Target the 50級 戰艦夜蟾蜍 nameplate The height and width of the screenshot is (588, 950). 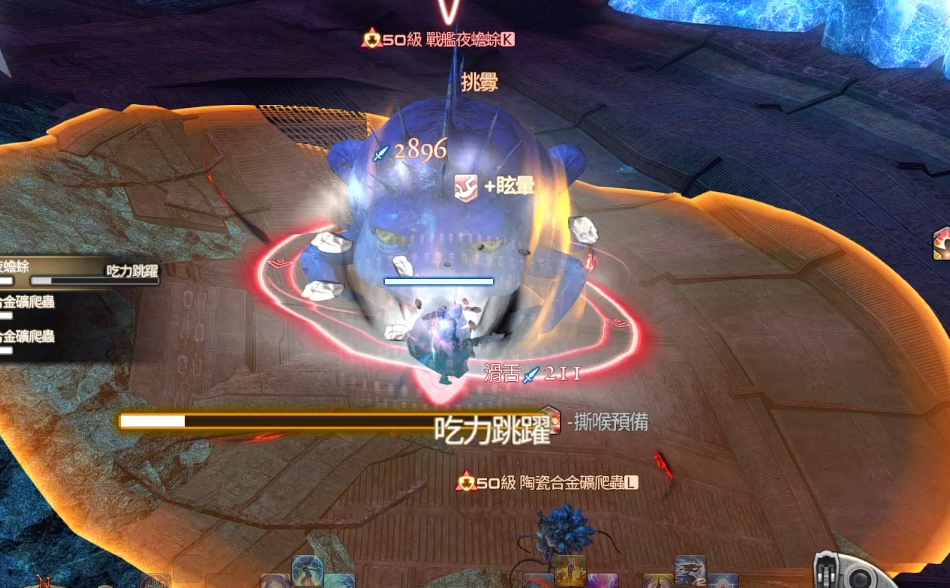point(440,39)
